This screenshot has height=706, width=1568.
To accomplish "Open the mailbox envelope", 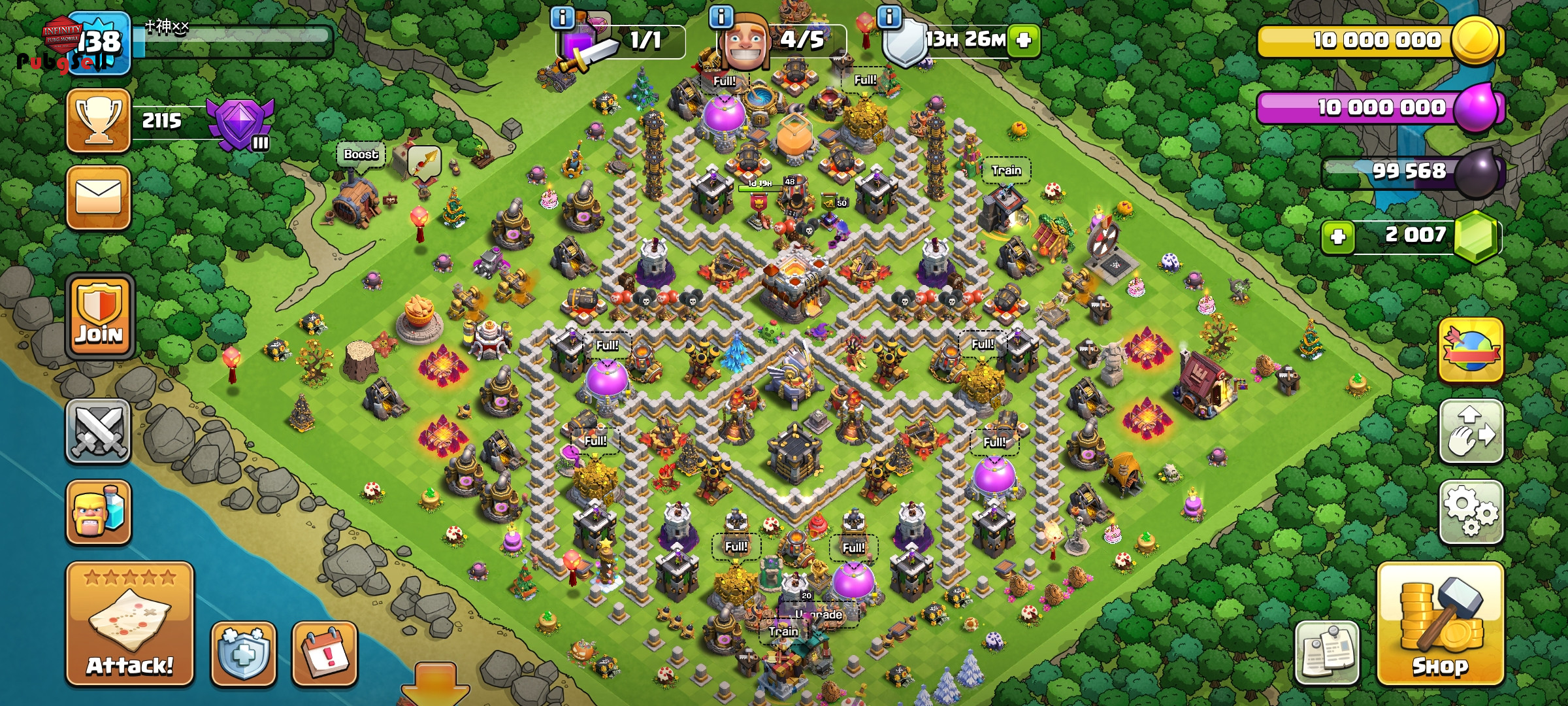I will [99, 197].
